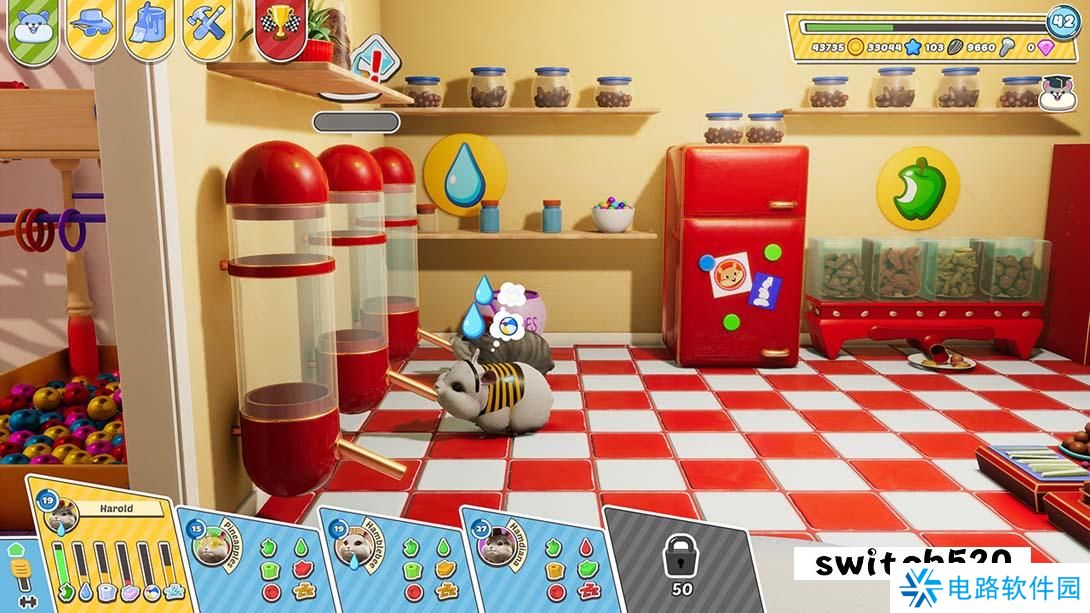The height and width of the screenshot is (613, 1090).
Task: Unlock the locked hamster slot costing 50
Action: (679, 560)
